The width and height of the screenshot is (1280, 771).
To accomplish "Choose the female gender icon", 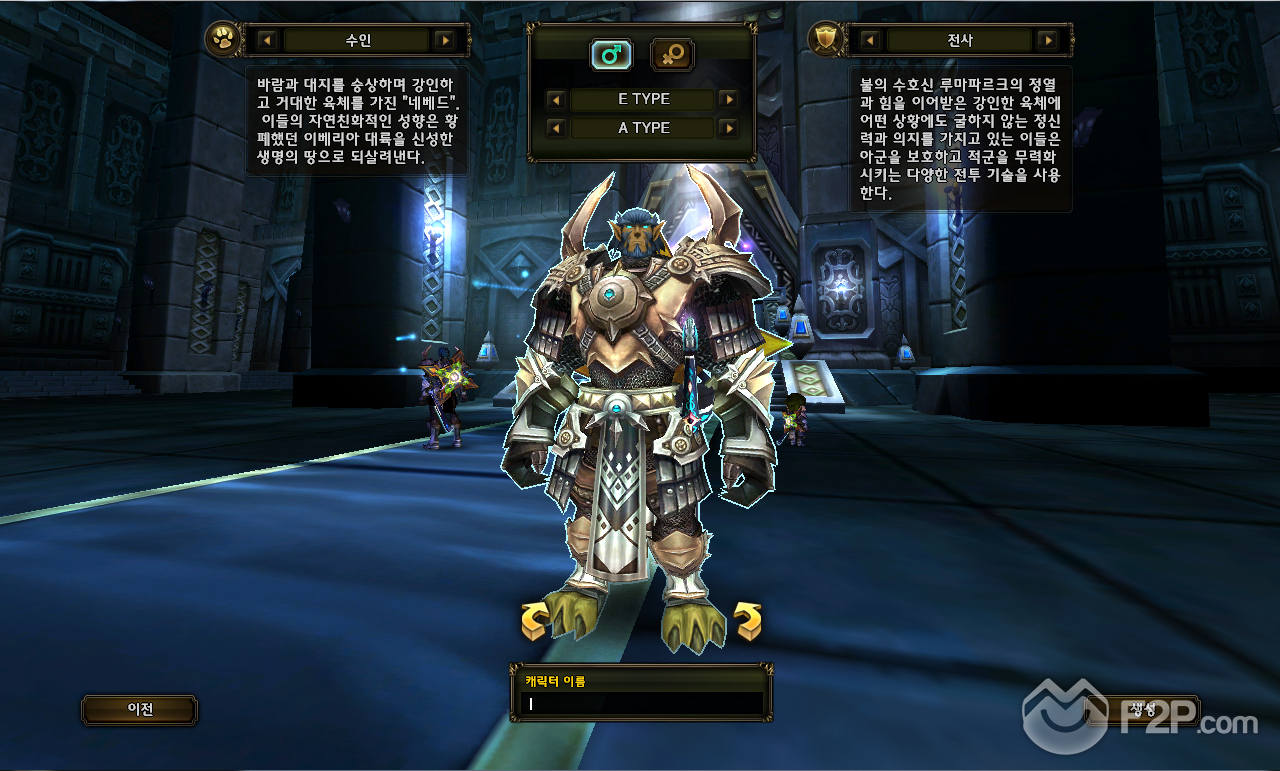I will click(x=672, y=55).
